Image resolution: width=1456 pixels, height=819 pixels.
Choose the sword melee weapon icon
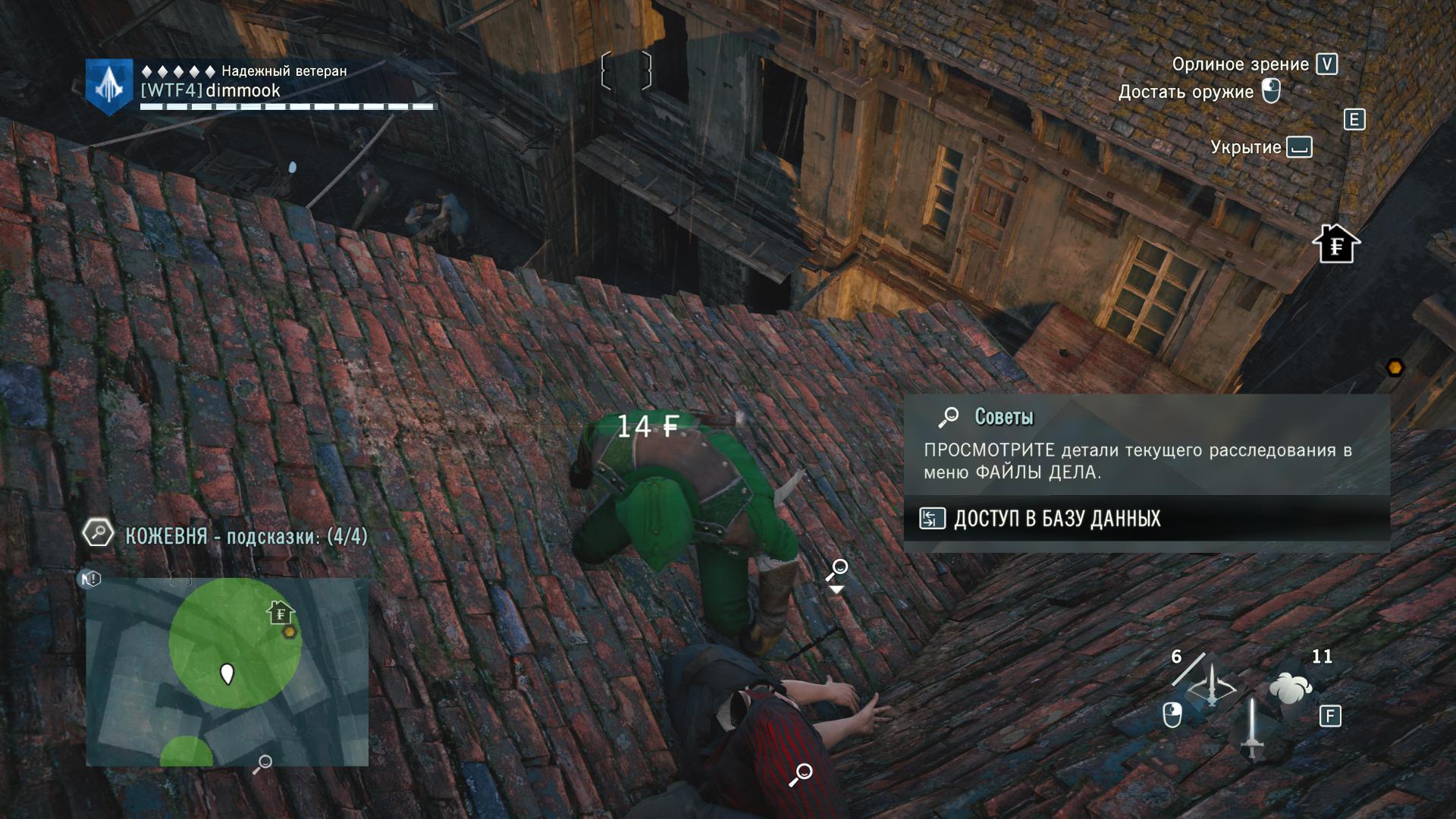coord(1252,728)
